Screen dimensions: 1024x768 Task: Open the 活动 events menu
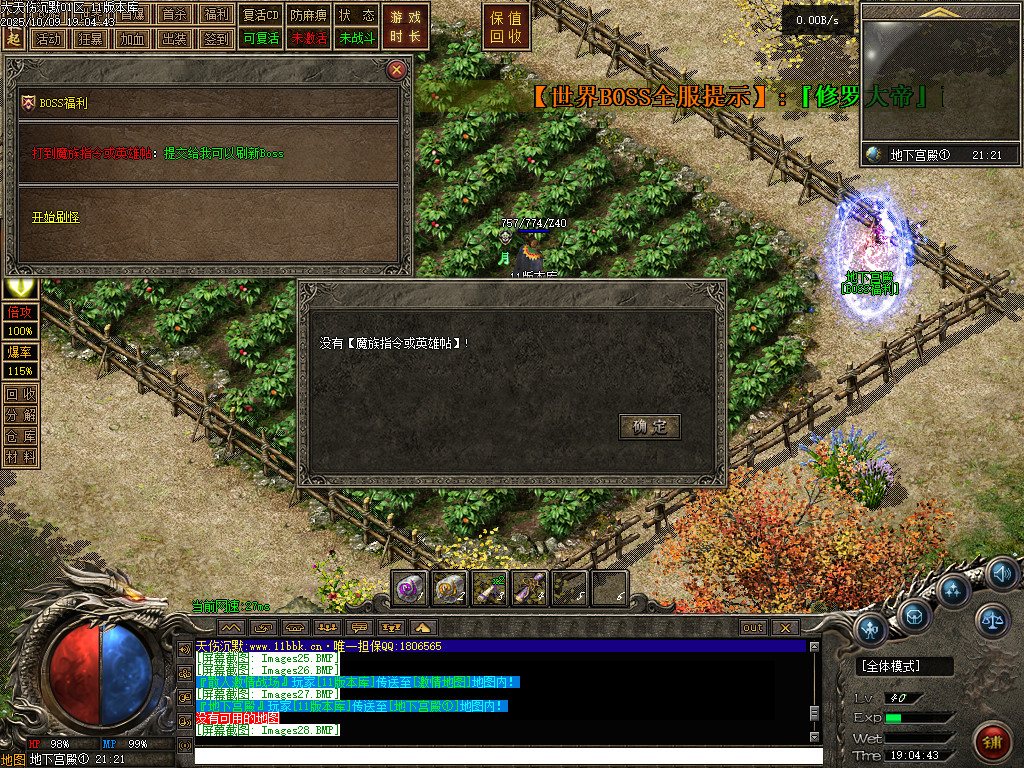coord(47,39)
